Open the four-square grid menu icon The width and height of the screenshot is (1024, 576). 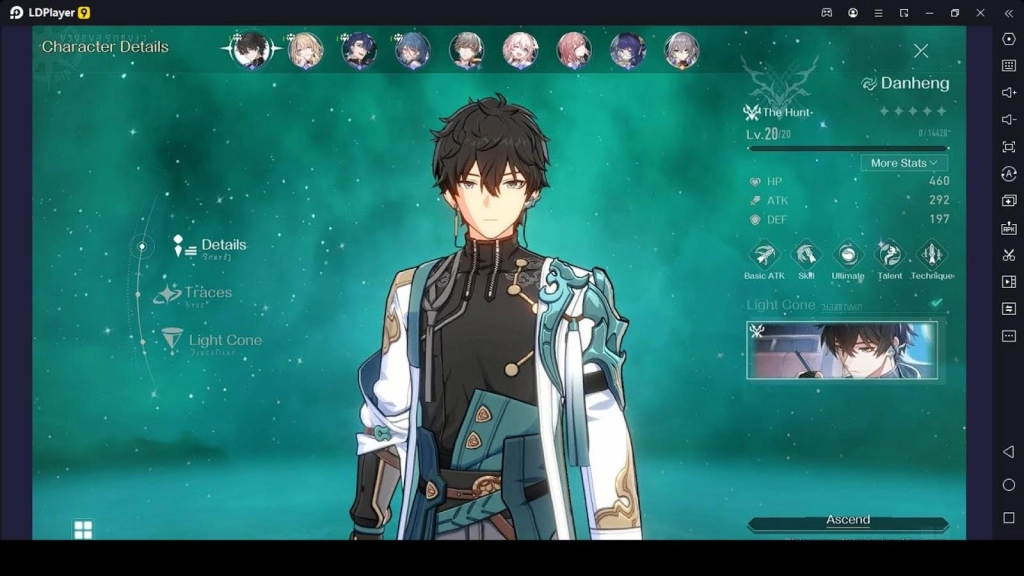pyautogui.click(x=83, y=529)
